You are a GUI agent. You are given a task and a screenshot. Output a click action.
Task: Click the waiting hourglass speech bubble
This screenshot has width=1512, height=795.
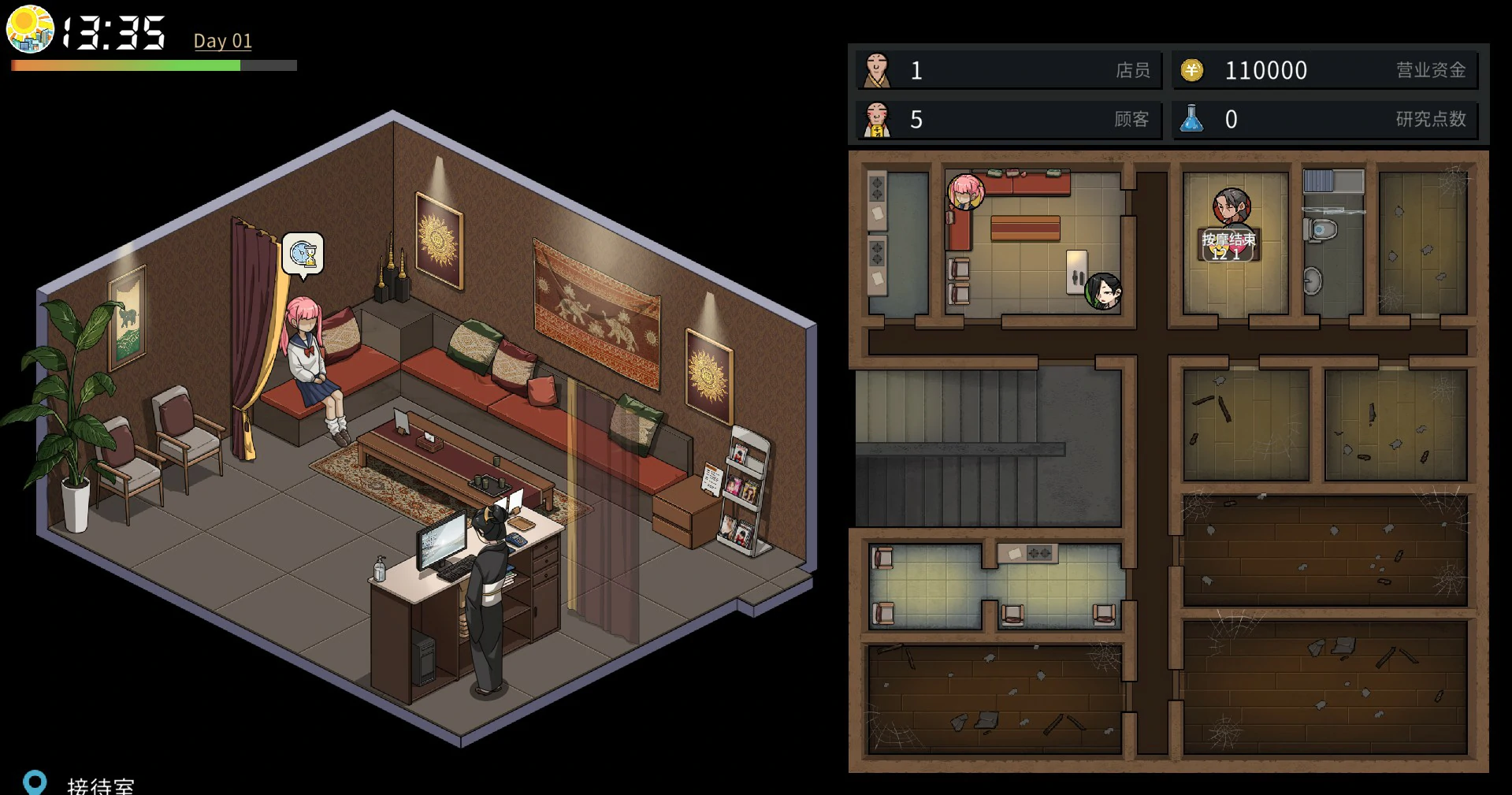303,254
